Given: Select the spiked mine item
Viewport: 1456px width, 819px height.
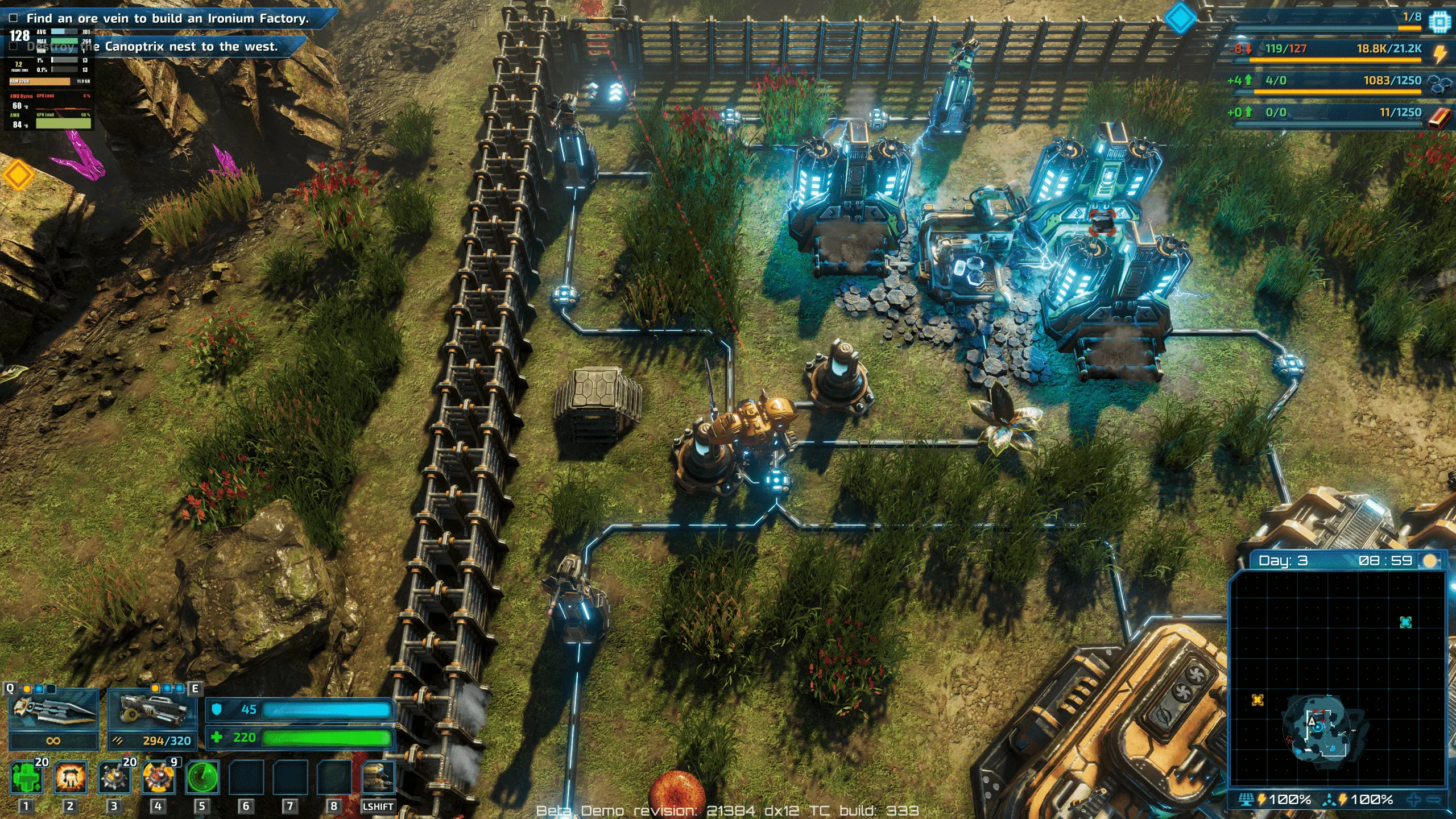Looking at the screenshot, I should click(114, 778).
